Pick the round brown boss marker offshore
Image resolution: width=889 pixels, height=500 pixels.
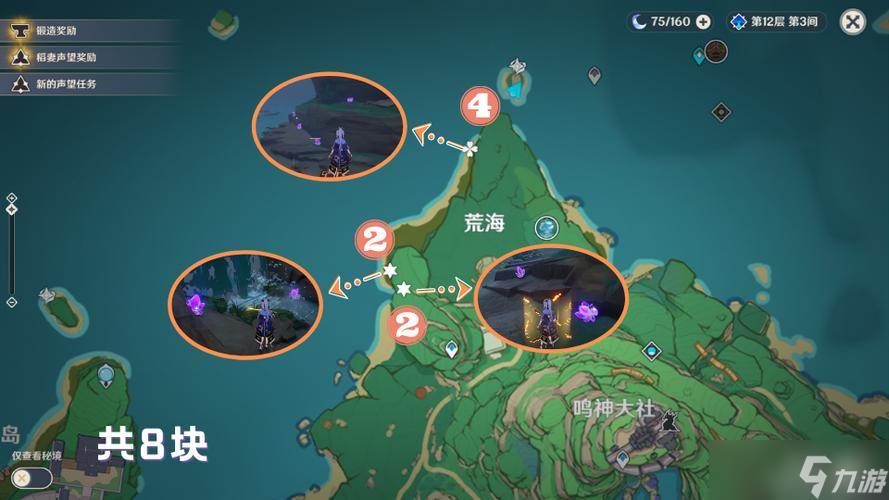point(715,50)
